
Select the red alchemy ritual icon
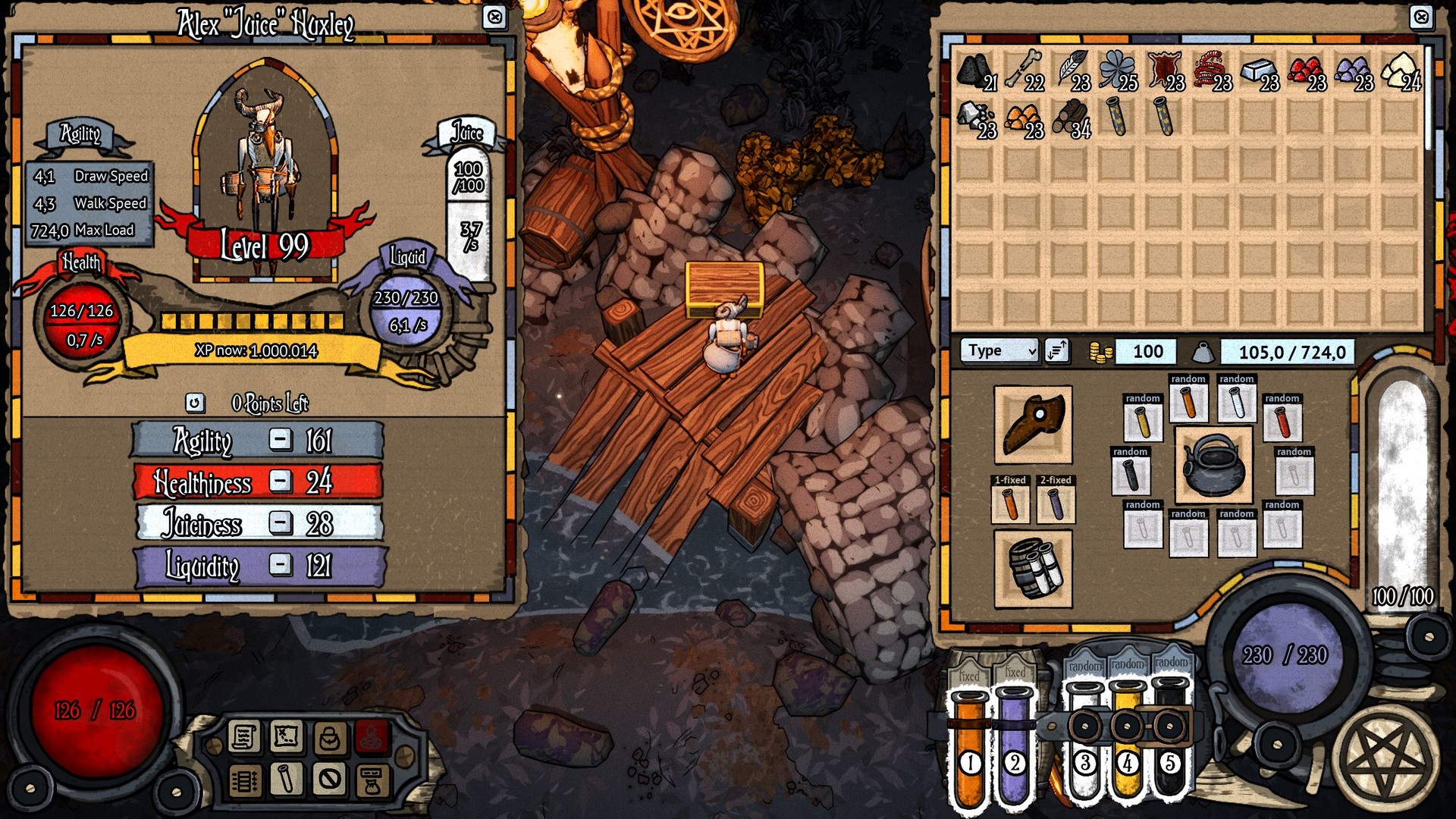click(371, 737)
